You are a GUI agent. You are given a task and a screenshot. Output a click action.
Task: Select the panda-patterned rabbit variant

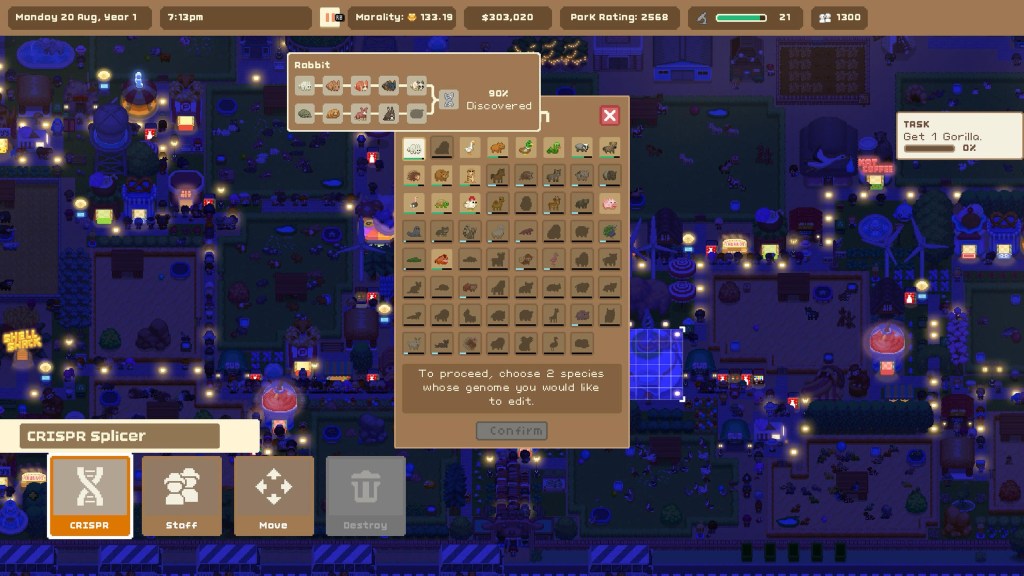417,87
